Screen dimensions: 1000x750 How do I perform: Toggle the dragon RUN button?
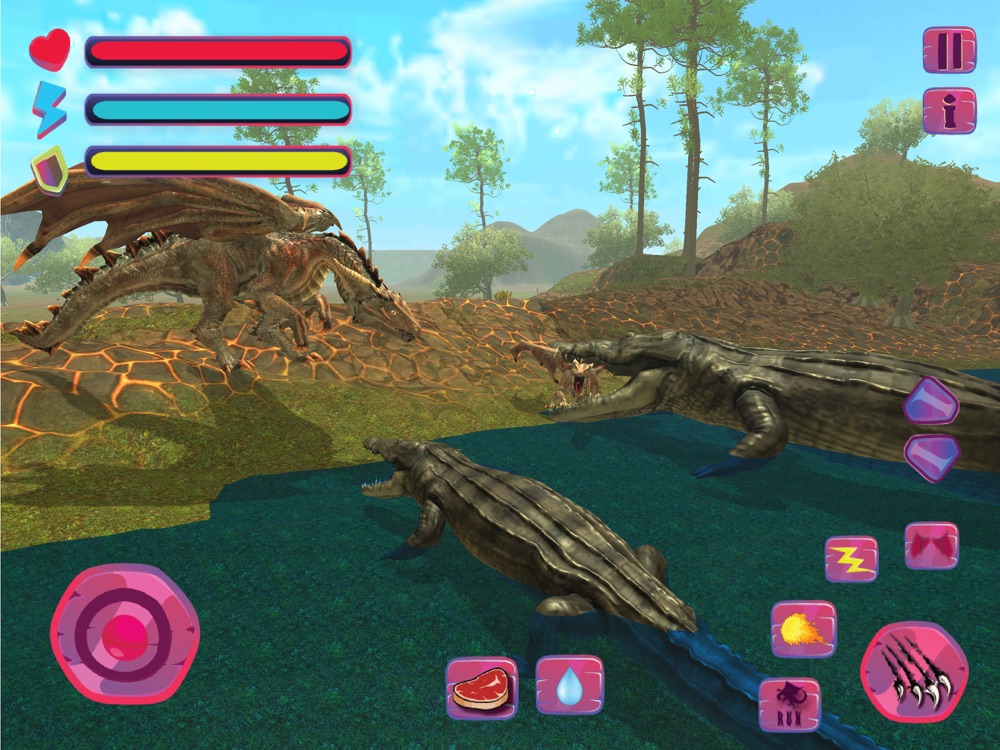pyautogui.click(x=789, y=704)
